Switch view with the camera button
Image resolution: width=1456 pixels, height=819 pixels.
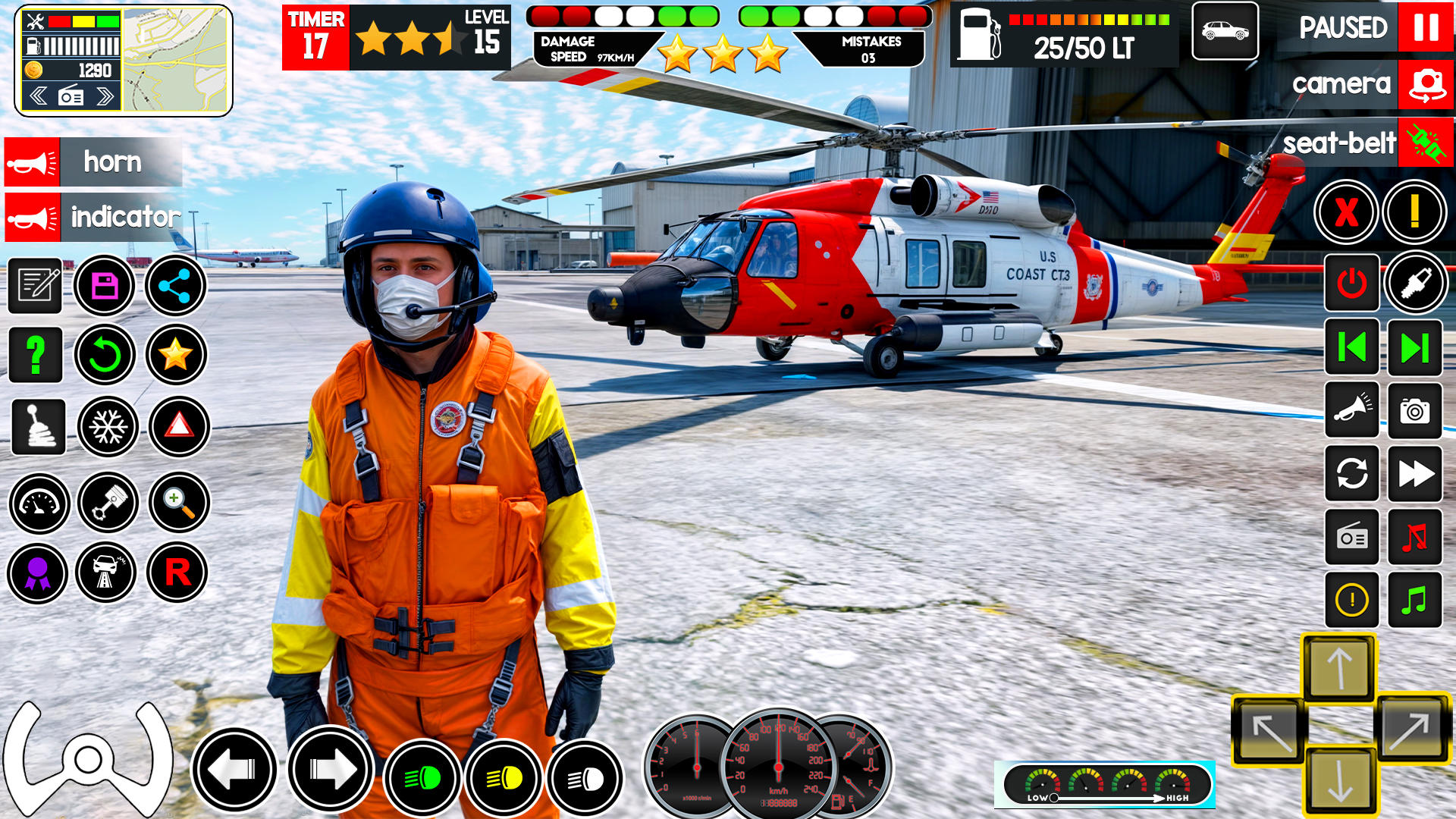point(1426,84)
